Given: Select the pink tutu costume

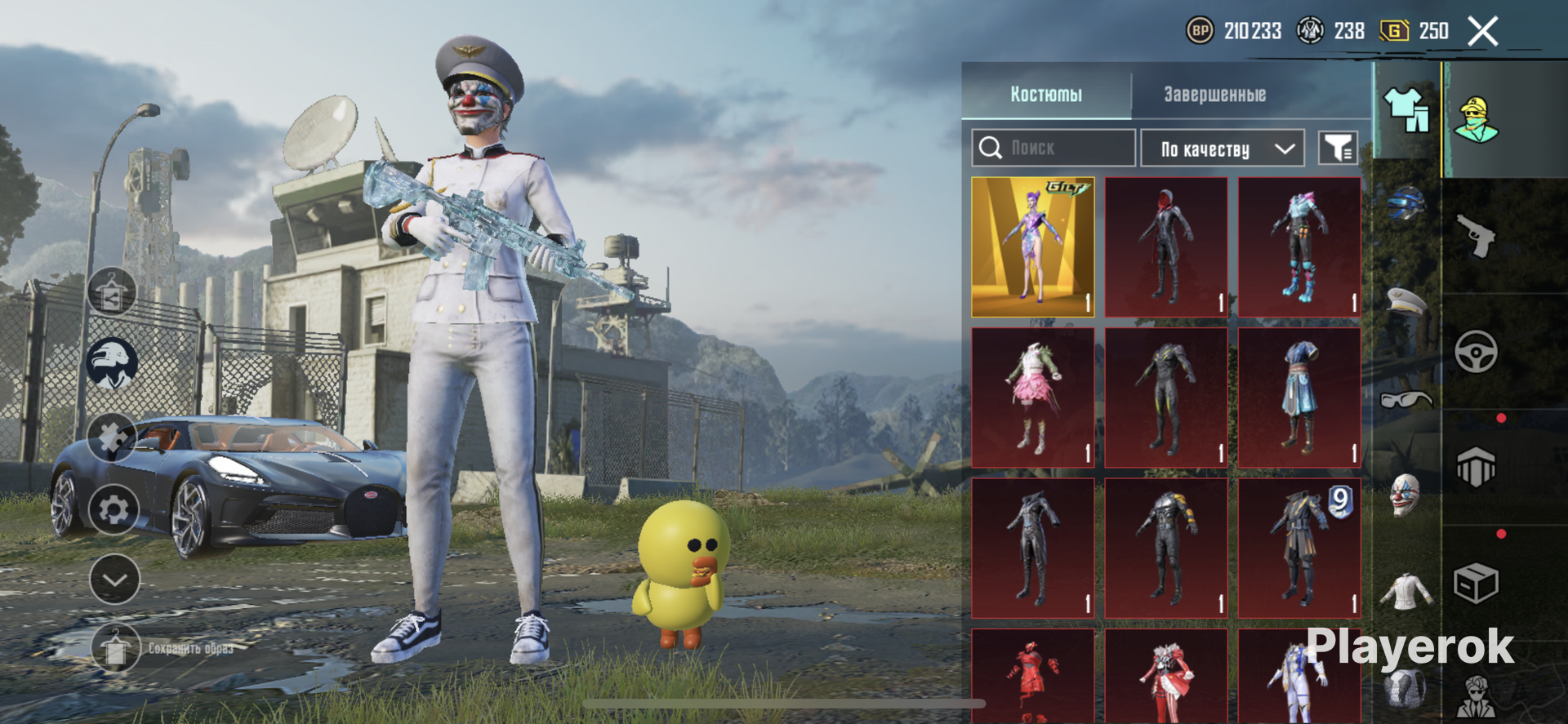Looking at the screenshot, I should pyautogui.click(x=1033, y=398).
